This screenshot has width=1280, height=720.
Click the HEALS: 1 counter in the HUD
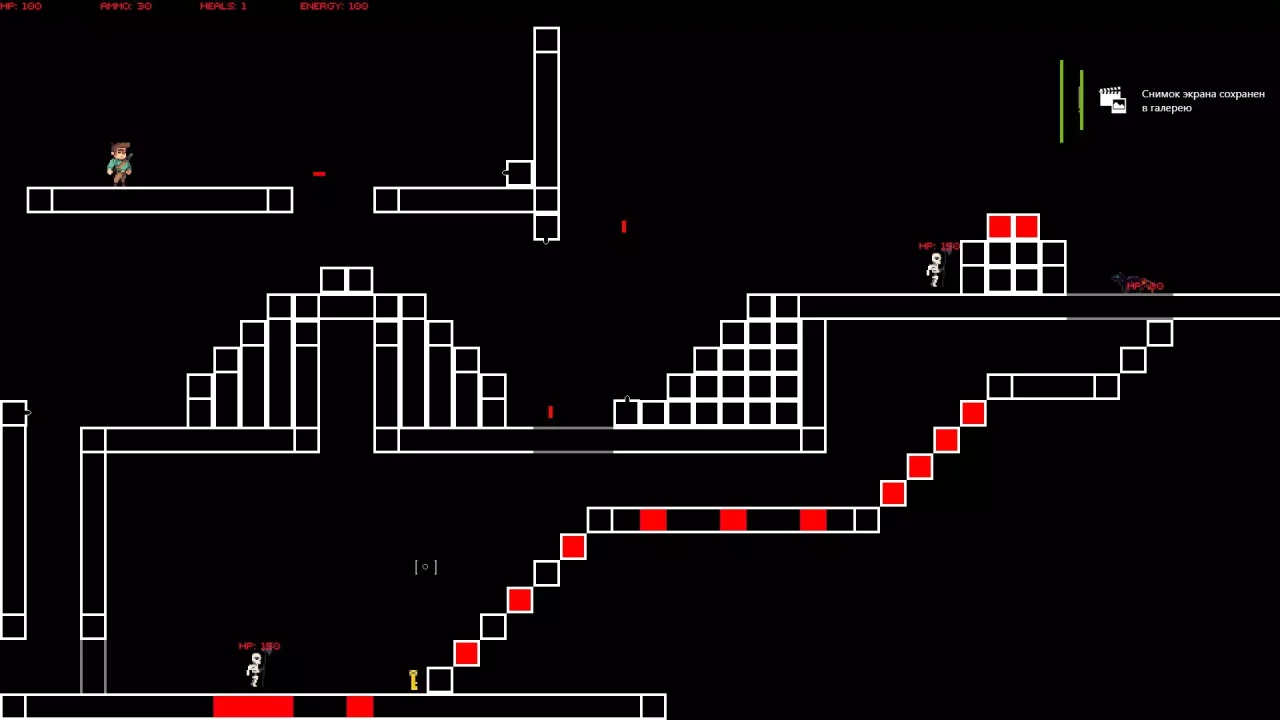point(222,6)
